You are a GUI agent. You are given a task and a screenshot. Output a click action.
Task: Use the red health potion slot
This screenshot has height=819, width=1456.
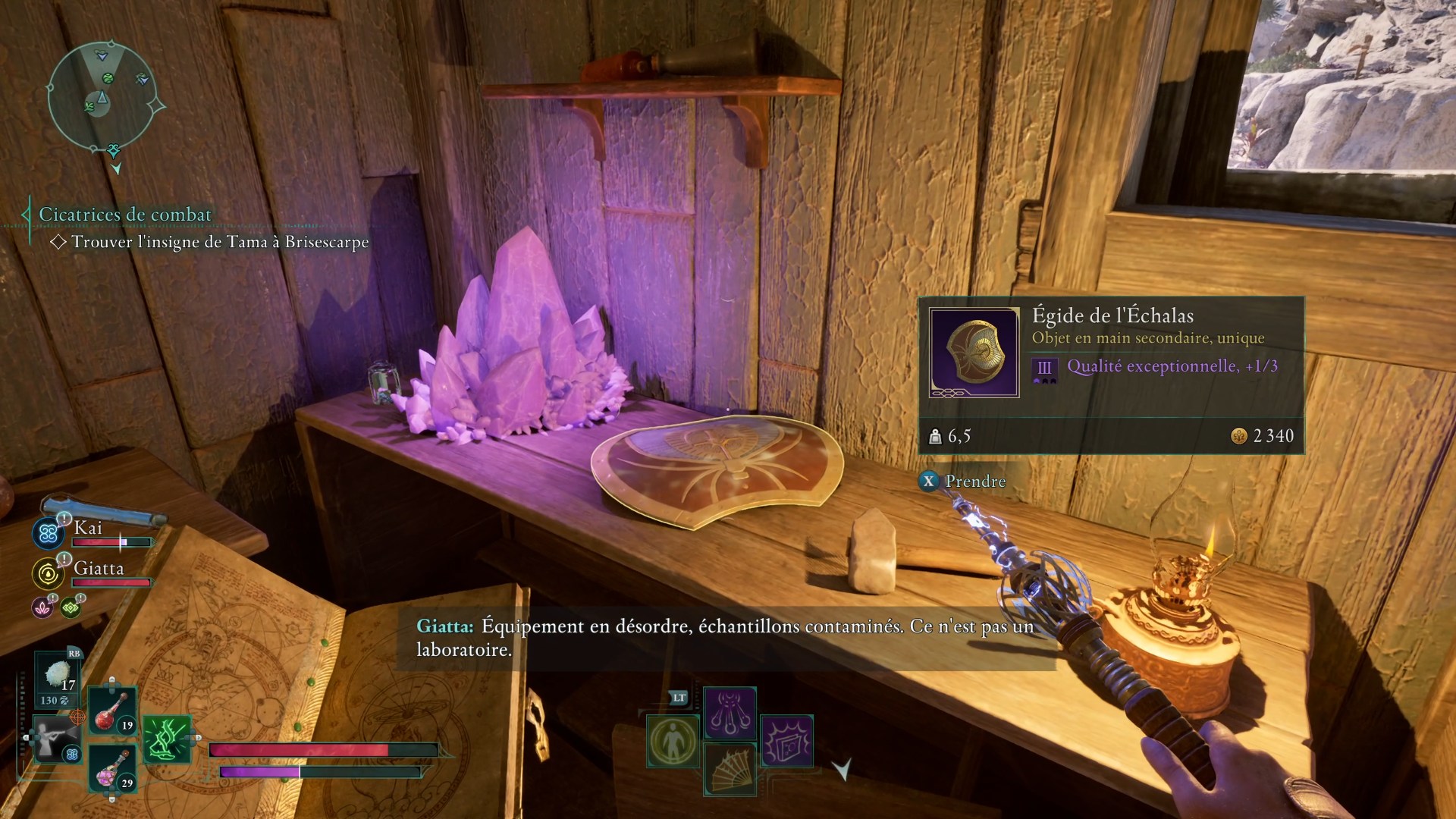[112, 711]
